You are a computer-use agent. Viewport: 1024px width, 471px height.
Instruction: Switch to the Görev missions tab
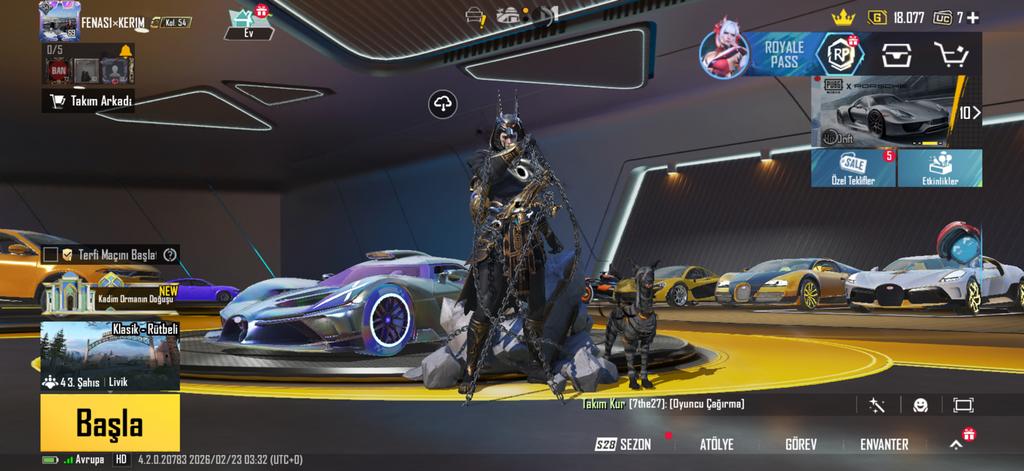(800, 444)
